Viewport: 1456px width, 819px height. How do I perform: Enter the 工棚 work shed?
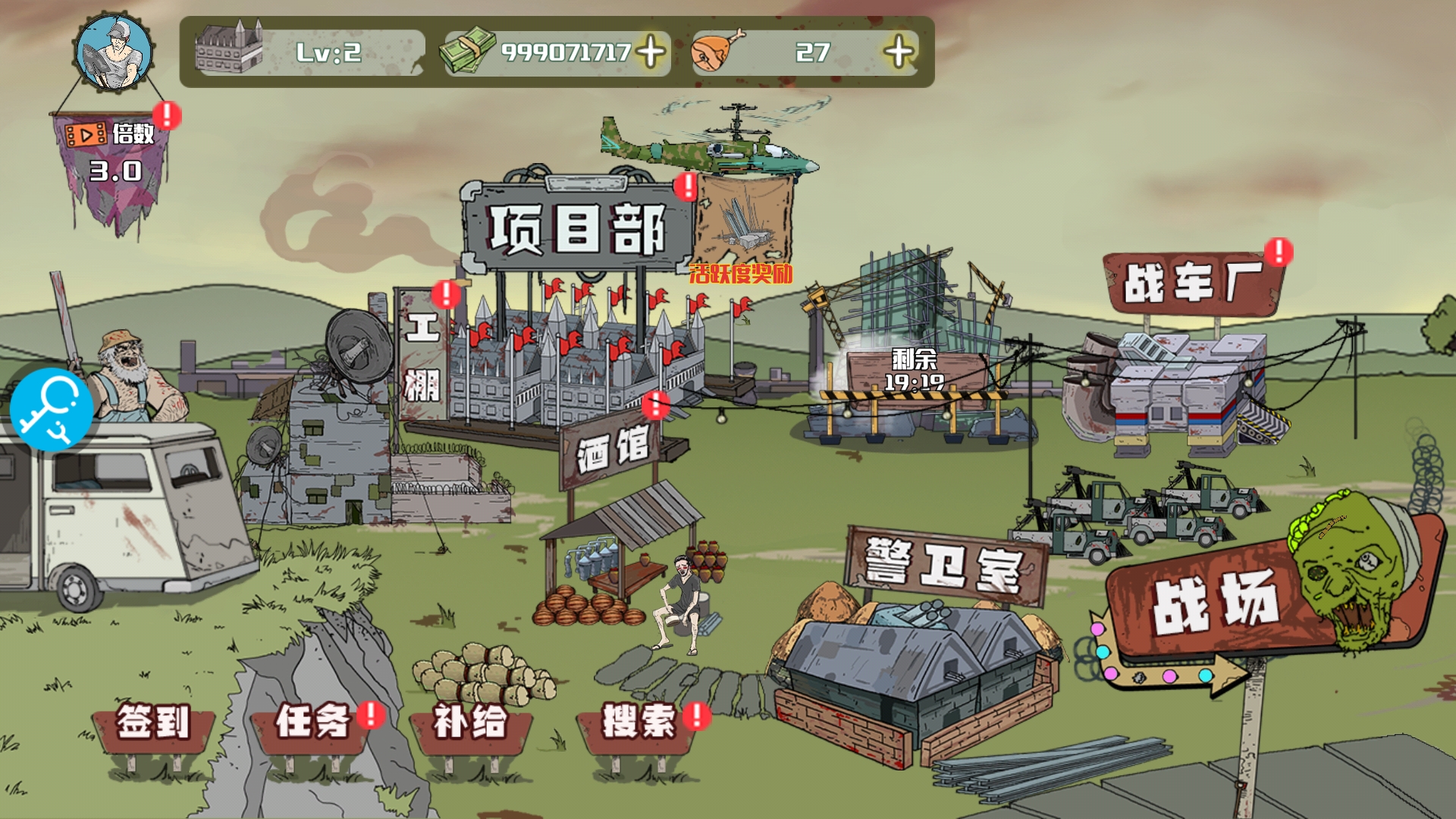pyautogui.click(x=422, y=355)
